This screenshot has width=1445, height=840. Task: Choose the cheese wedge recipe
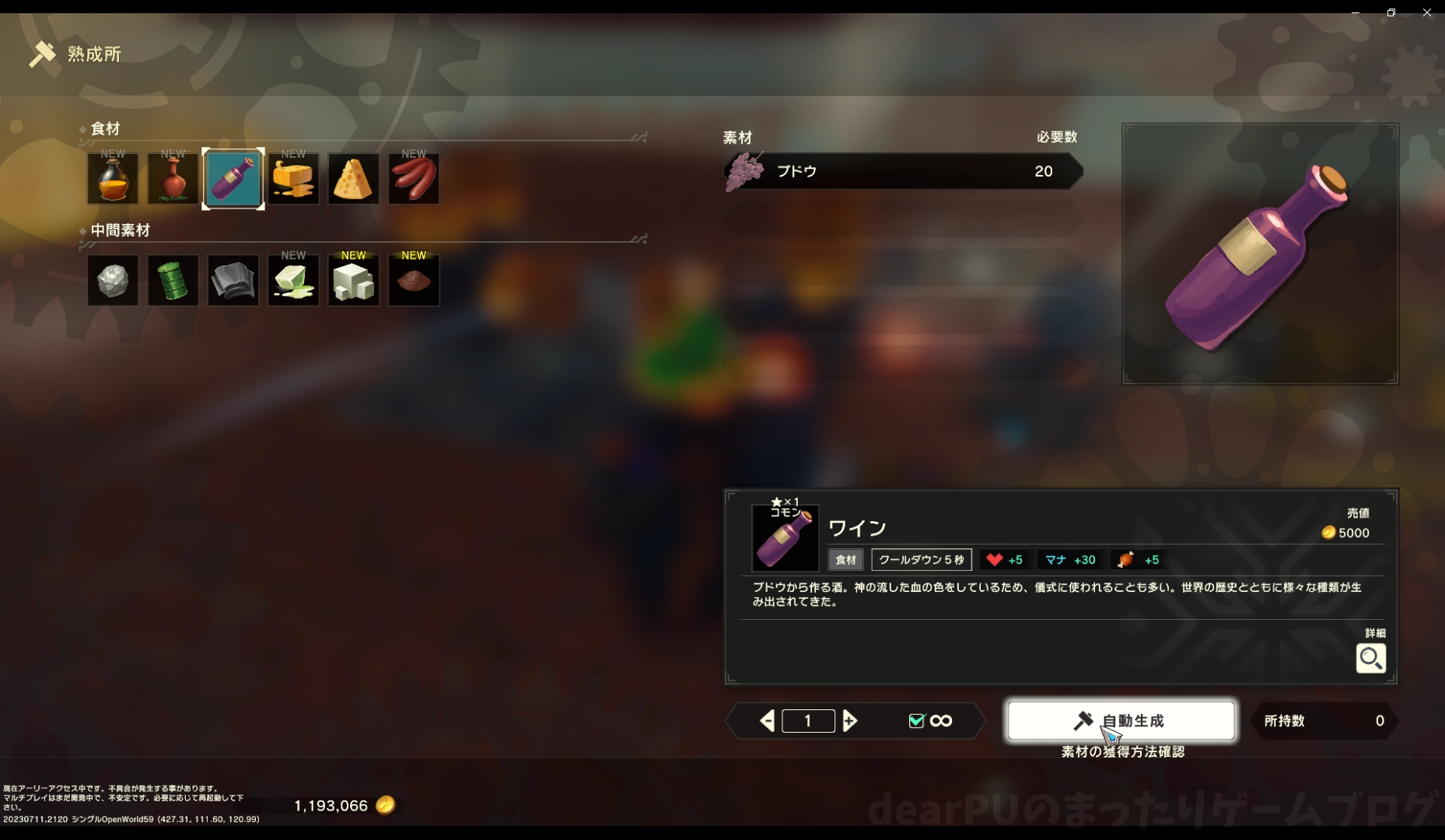pos(353,179)
